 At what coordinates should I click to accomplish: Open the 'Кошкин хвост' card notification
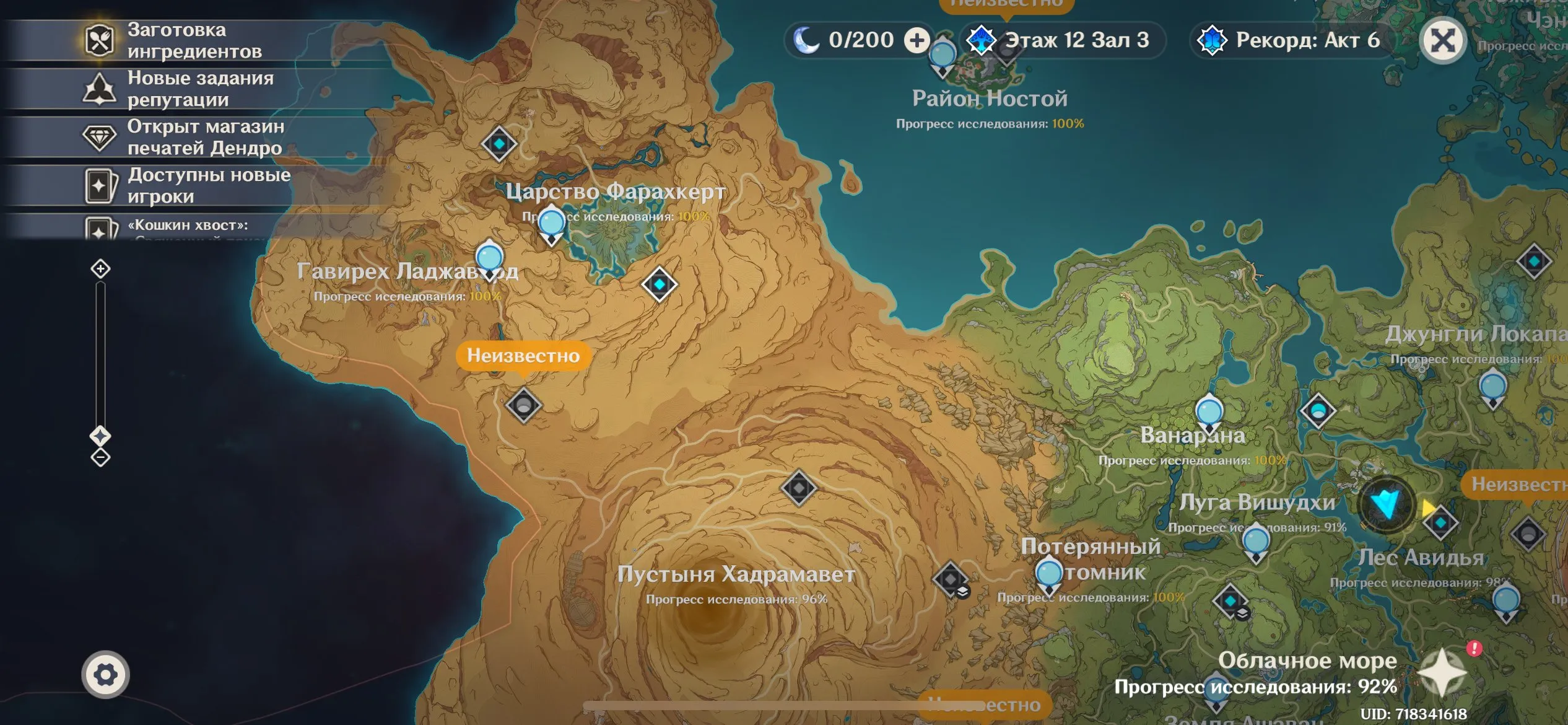click(186, 227)
